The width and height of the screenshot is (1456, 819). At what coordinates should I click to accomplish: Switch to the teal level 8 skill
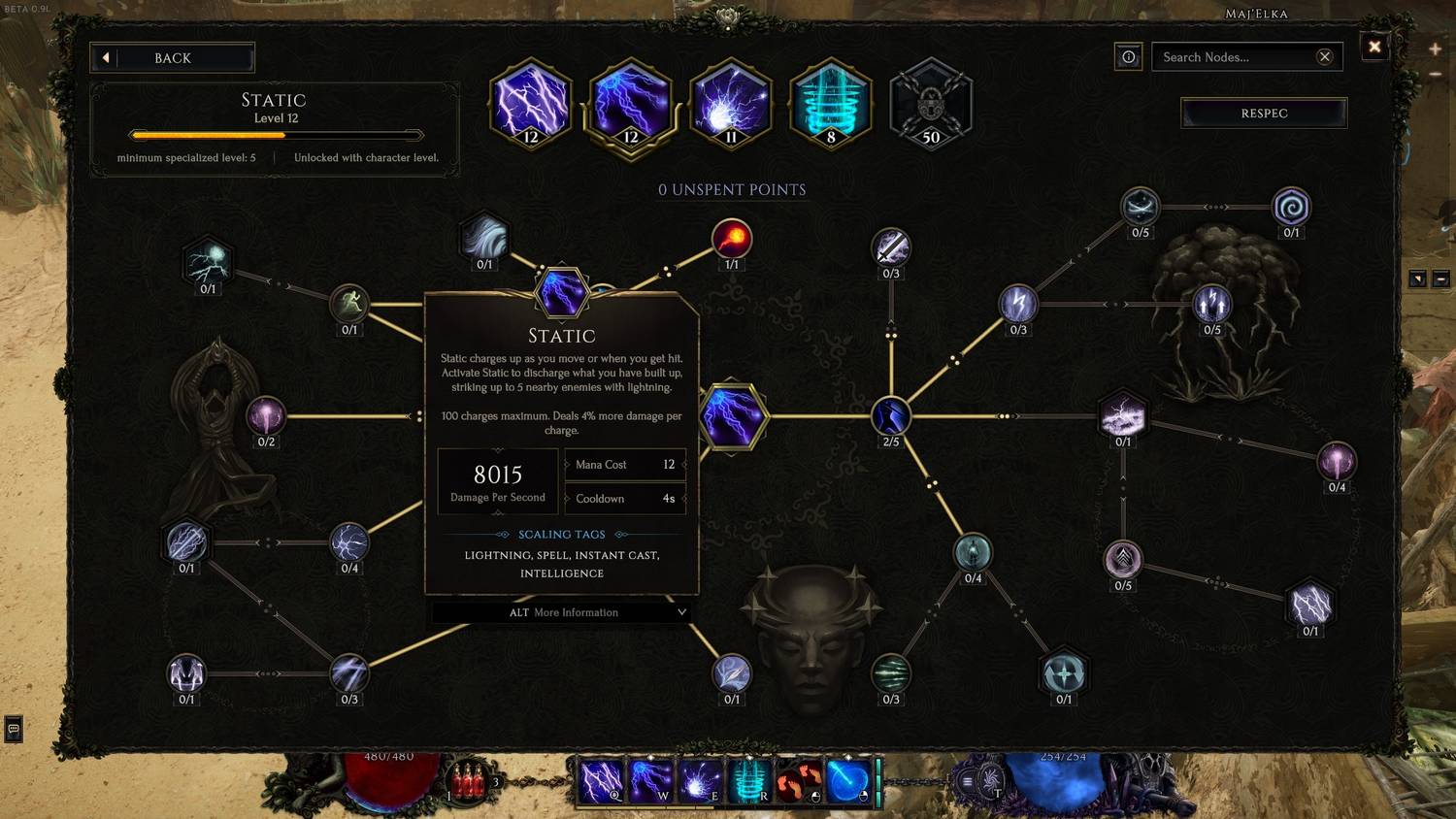831,104
